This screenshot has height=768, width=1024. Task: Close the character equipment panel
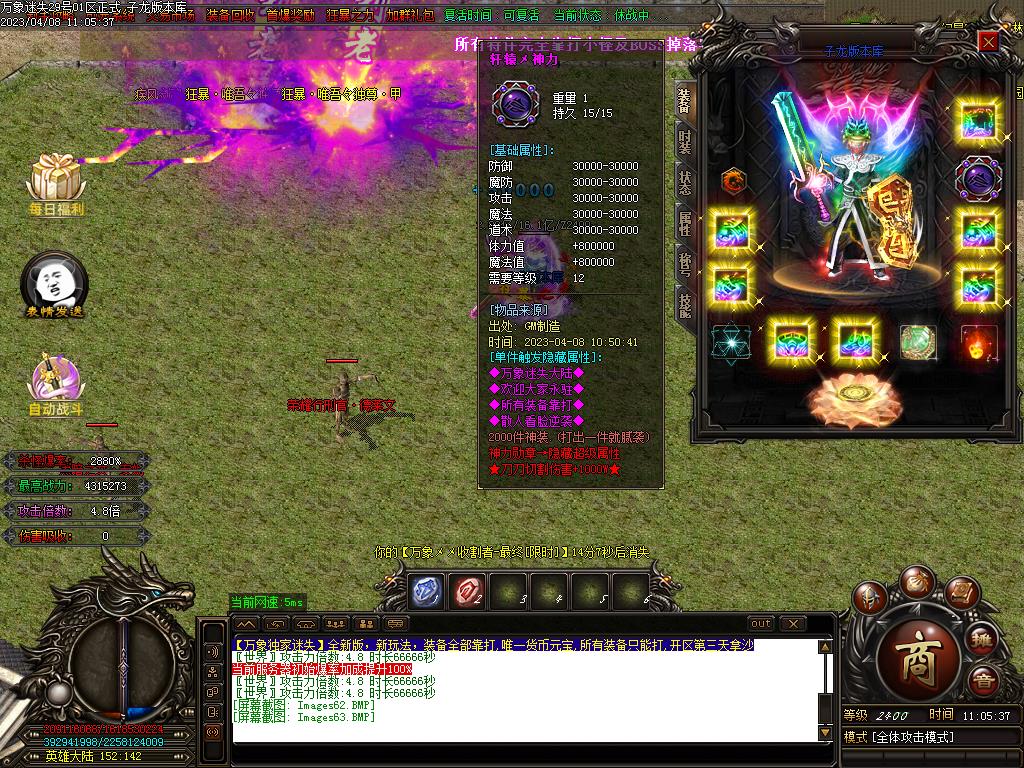pyautogui.click(x=988, y=41)
